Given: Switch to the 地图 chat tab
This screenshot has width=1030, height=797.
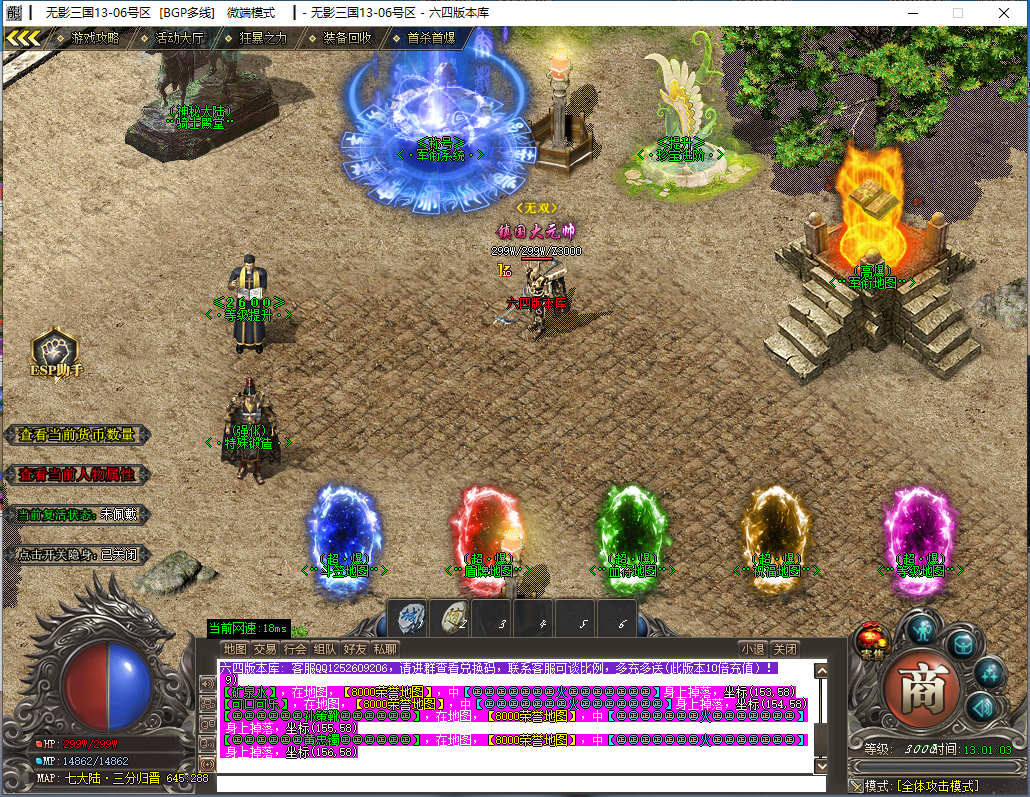Looking at the screenshot, I should coord(234,649).
